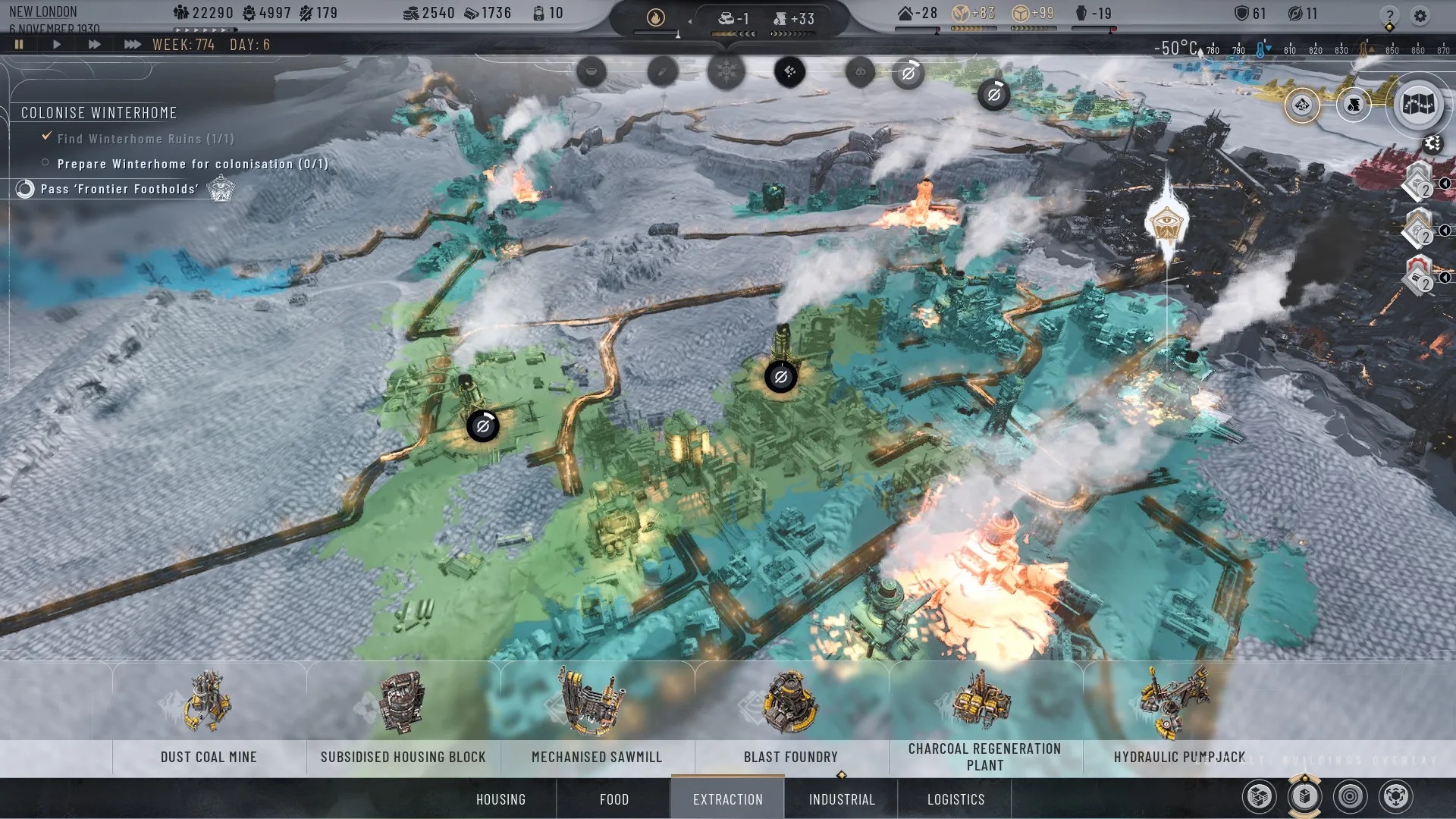Open the Industrial tab

(x=842, y=799)
